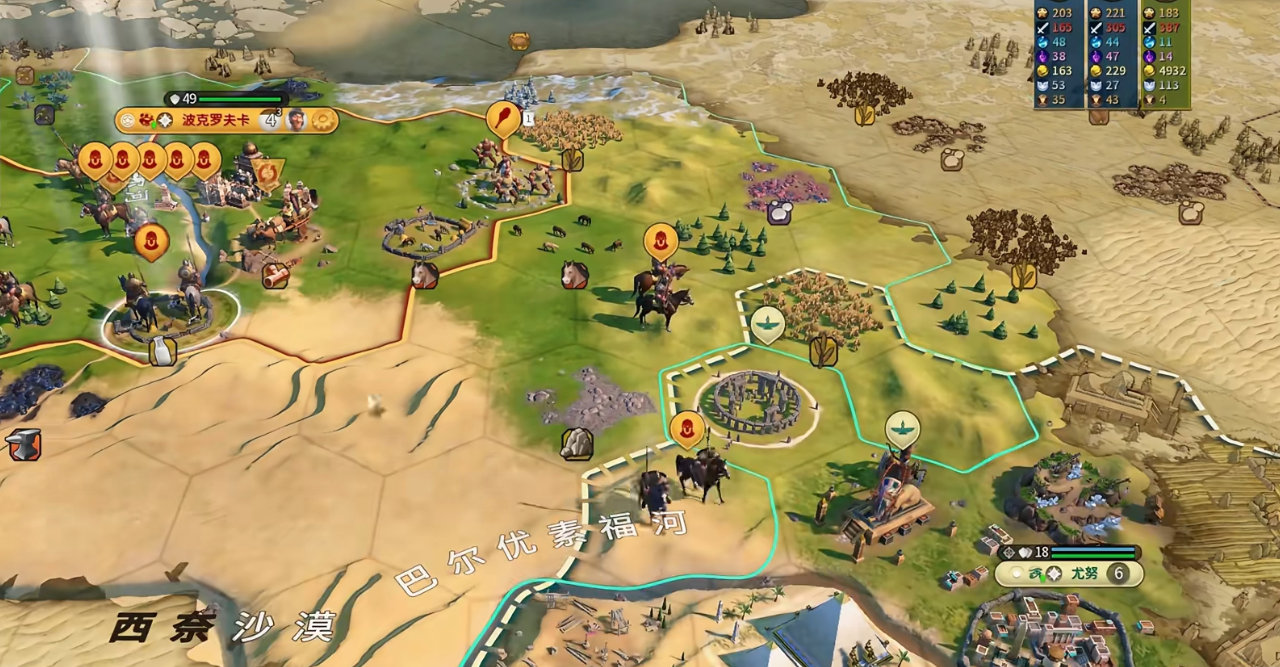The image size is (1280, 667).
Task: Select the red-flag horseman next to Stonehenge
Action: pos(687,429)
